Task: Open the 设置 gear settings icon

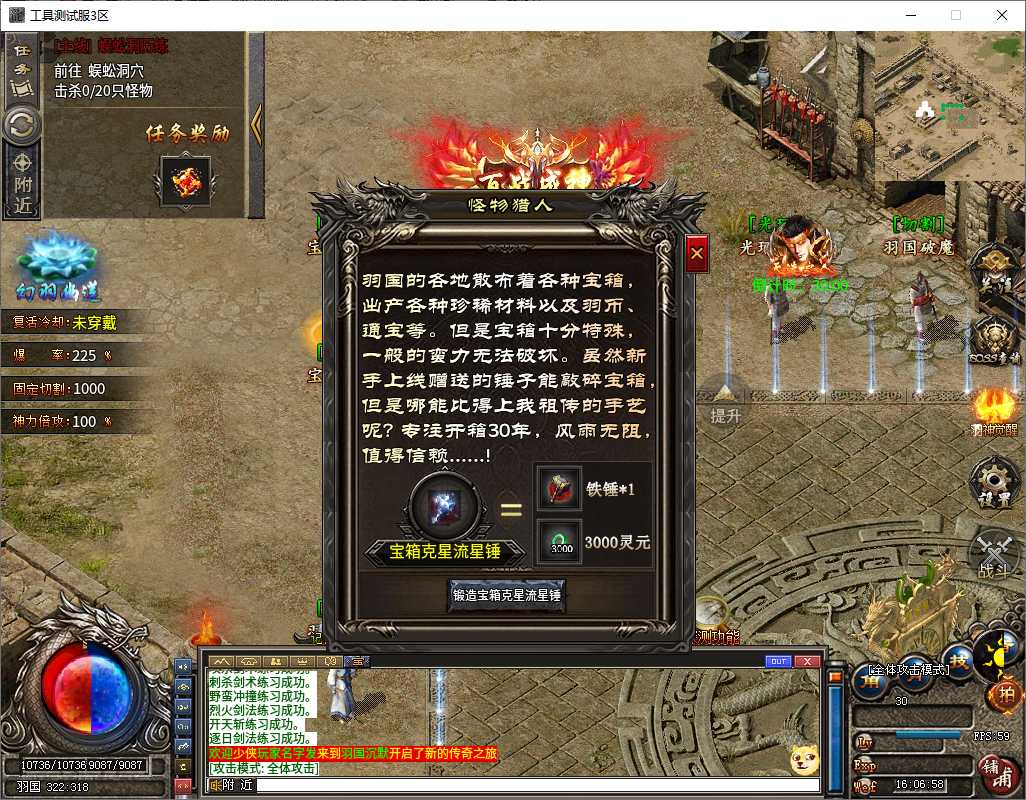Action: (994, 480)
